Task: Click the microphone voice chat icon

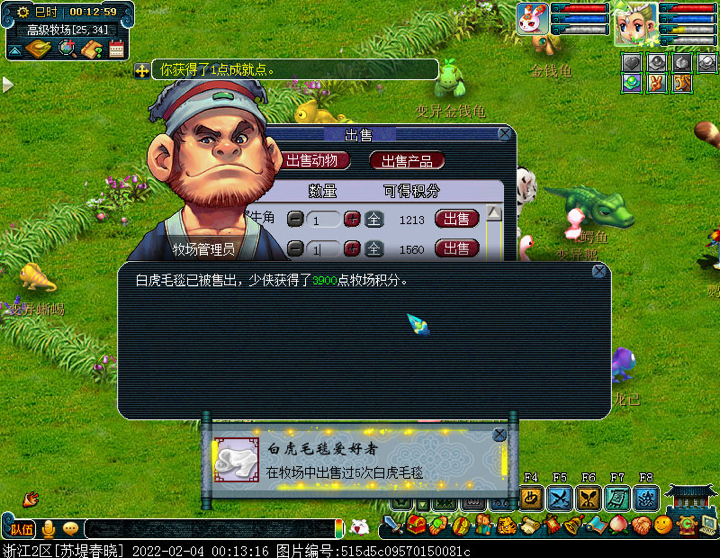Action: [x=47, y=528]
